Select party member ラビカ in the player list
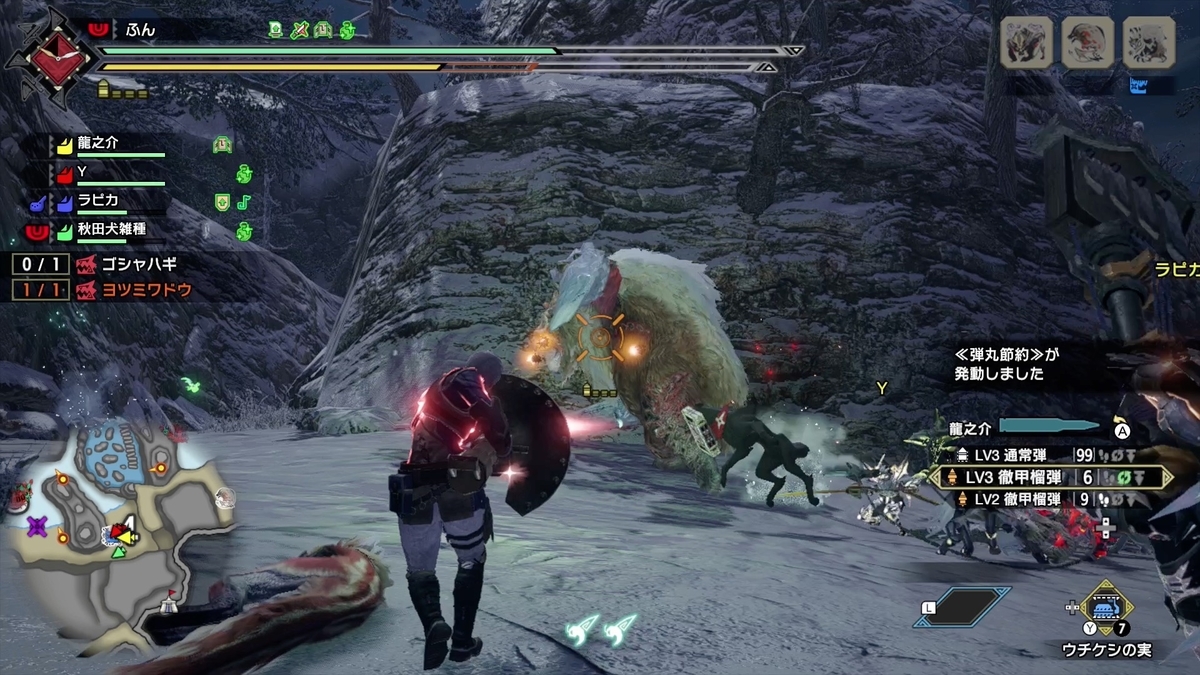Viewport: 1200px width, 675px height. (x=100, y=200)
